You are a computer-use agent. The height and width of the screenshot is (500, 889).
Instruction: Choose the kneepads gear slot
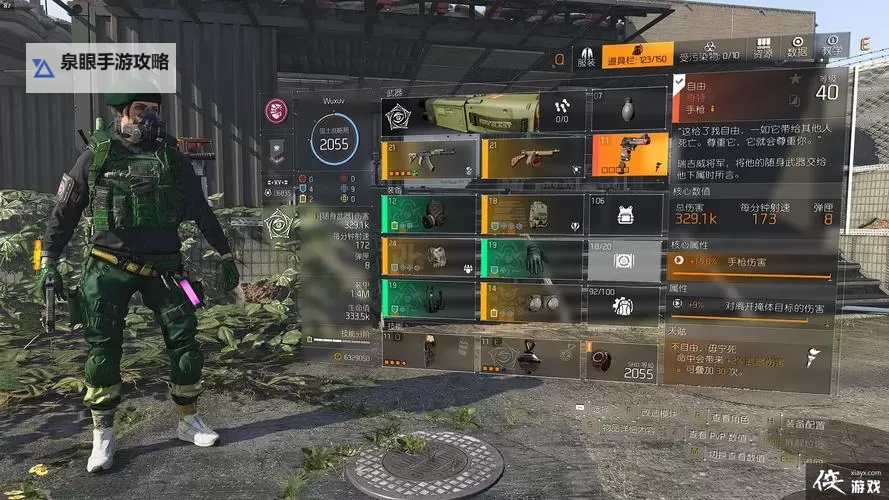click(x=531, y=302)
